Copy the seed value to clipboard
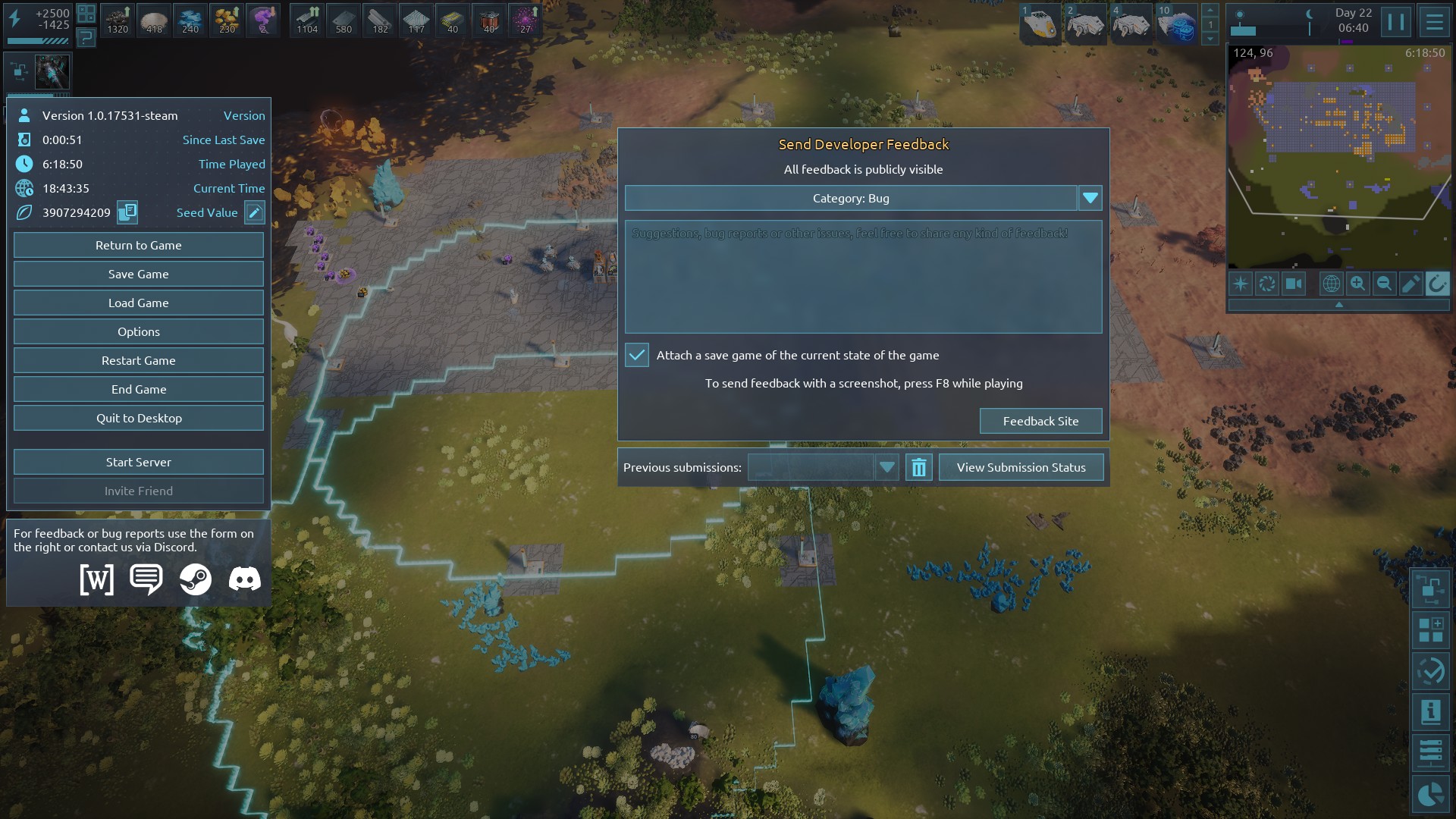Viewport: 1456px width, 819px height. [127, 212]
